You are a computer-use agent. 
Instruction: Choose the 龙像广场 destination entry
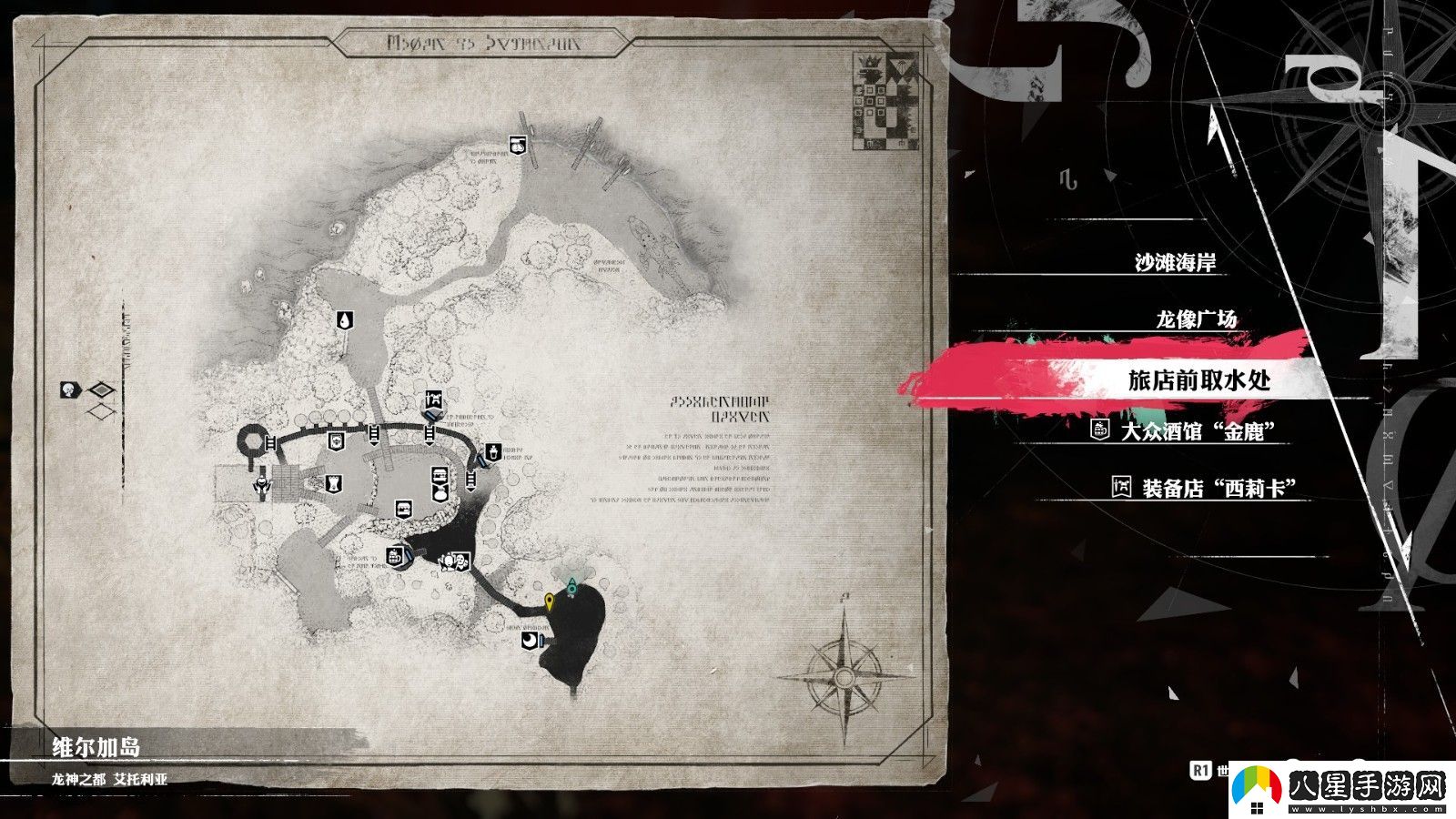click(x=1196, y=319)
